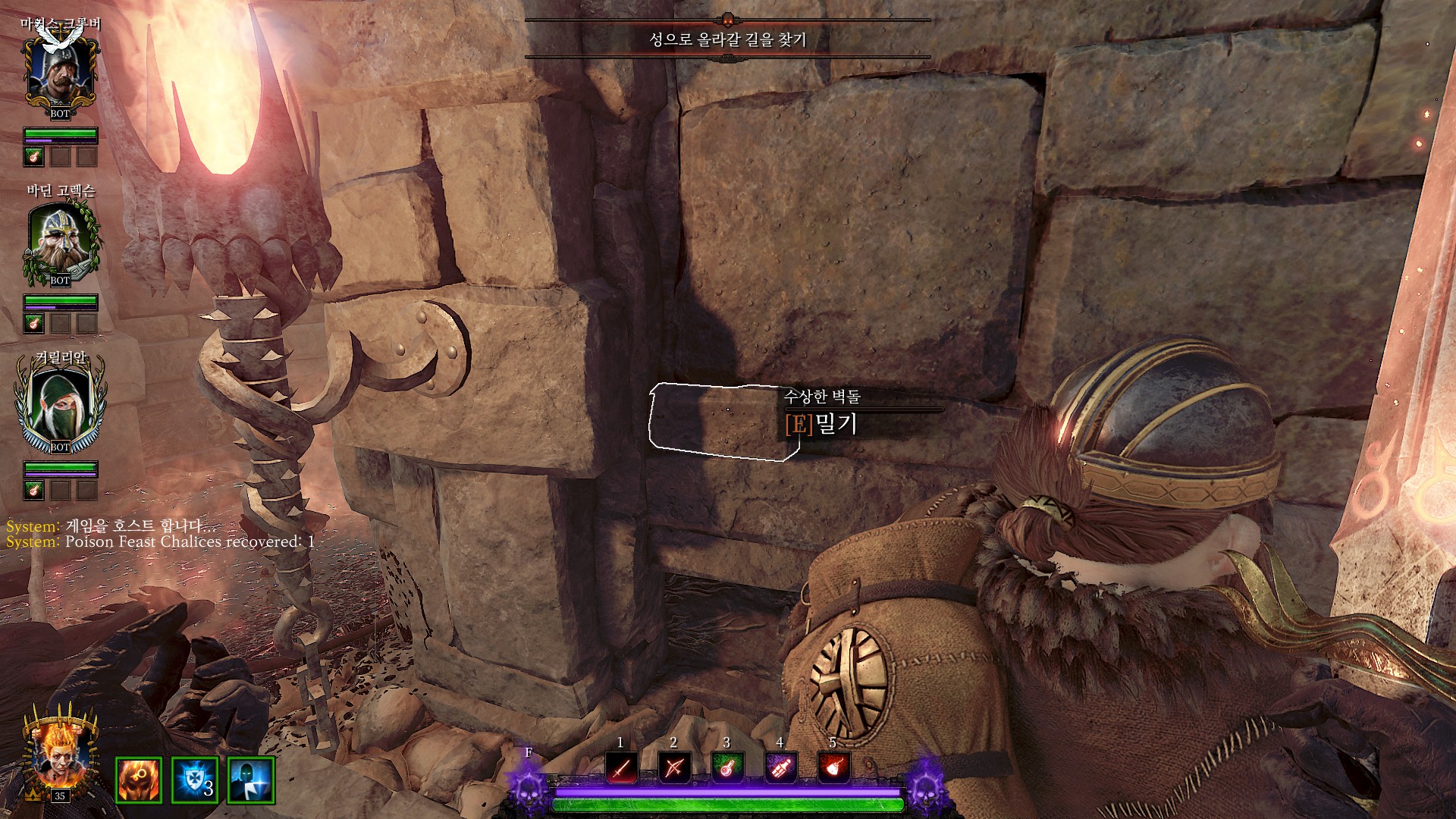Click the healing item under Kruber's health bar

tap(33, 157)
